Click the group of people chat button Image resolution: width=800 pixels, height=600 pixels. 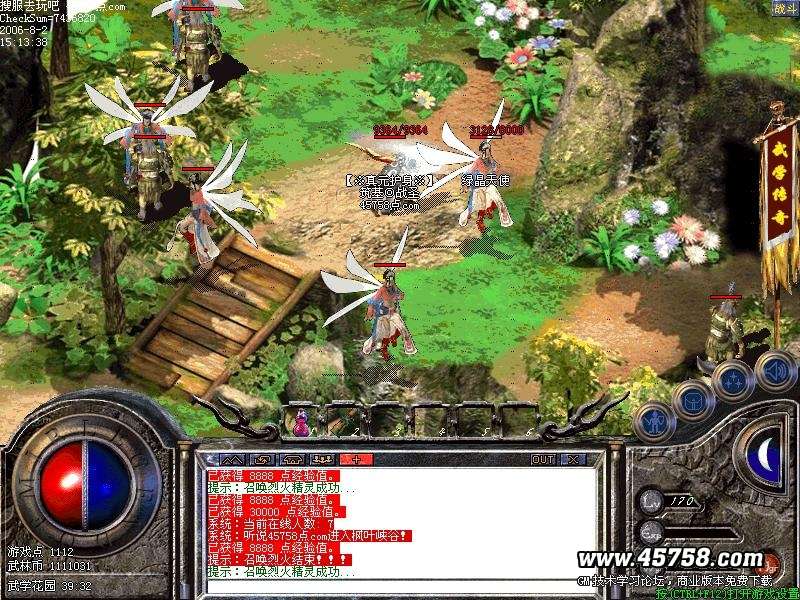pyautogui.click(x=317, y=459)
